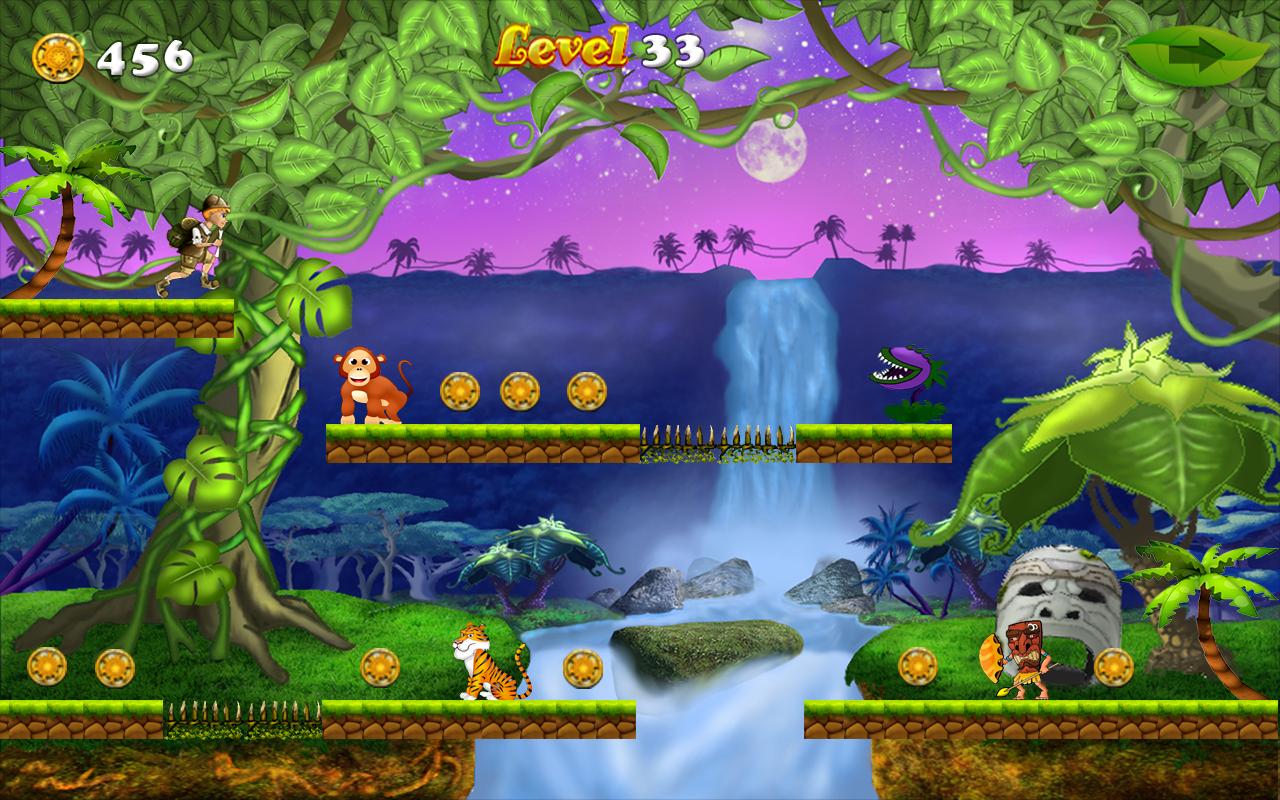Click the spike trap between the platforms
Screen dimensions: 1280x800
[715, 435]
